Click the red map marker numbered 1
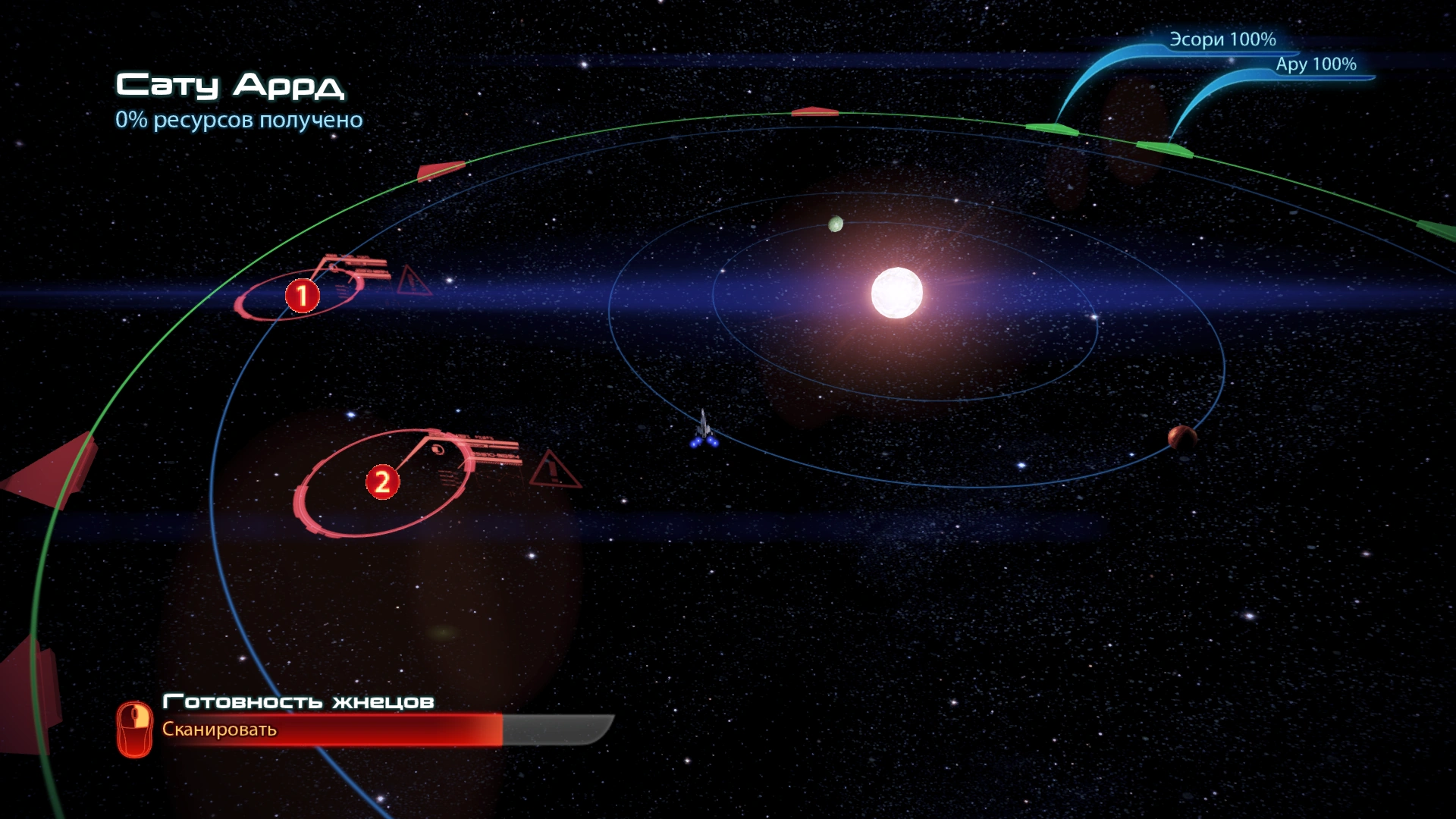This screenshot has width=1456, height=819. pyautogui.click(x=302, y=296)
